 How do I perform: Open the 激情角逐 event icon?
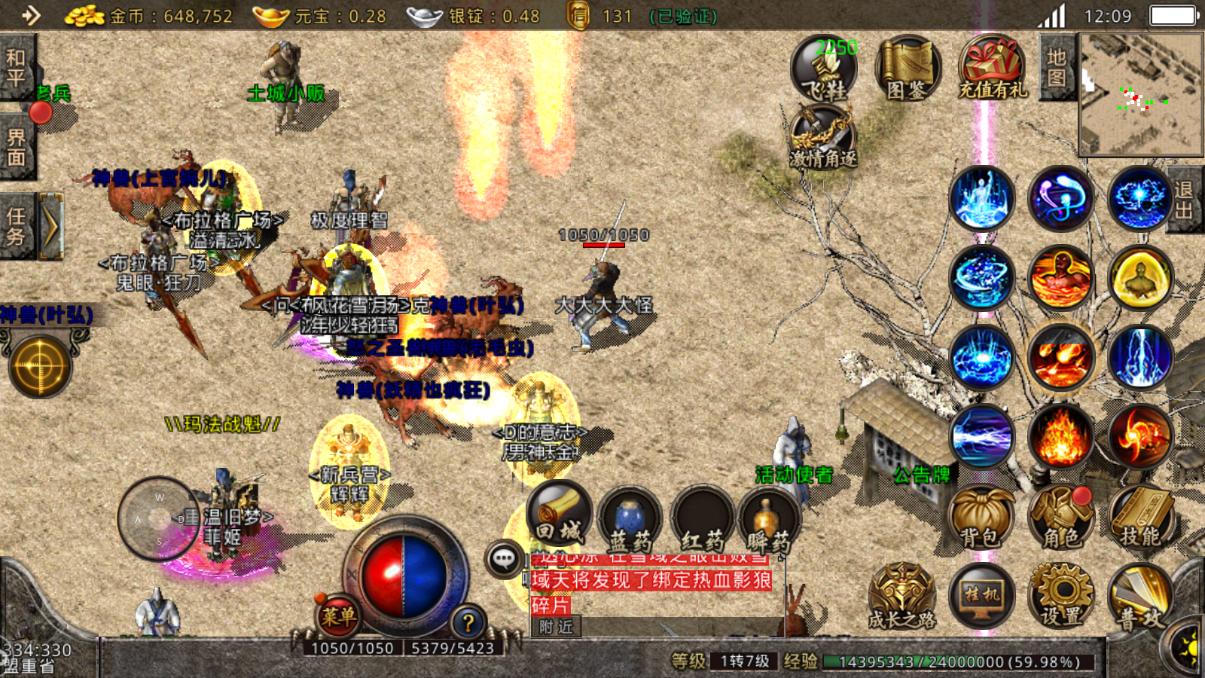tap(823, 136)
